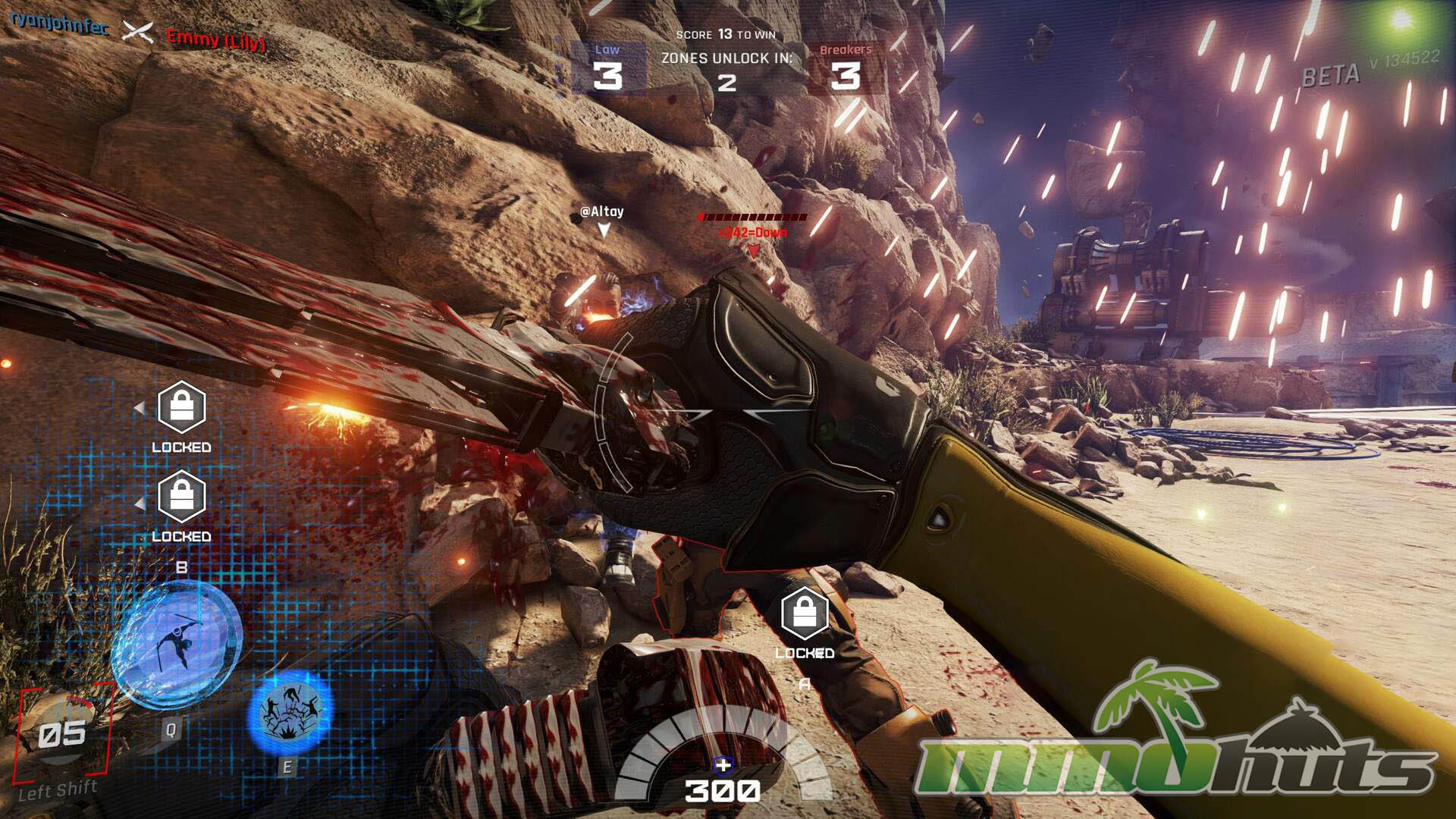The width and height of the screenshot is (1456, 819).
Task: Click the locked zone B padlock marker
Action: pyautogui.click(x=181, y=497)
